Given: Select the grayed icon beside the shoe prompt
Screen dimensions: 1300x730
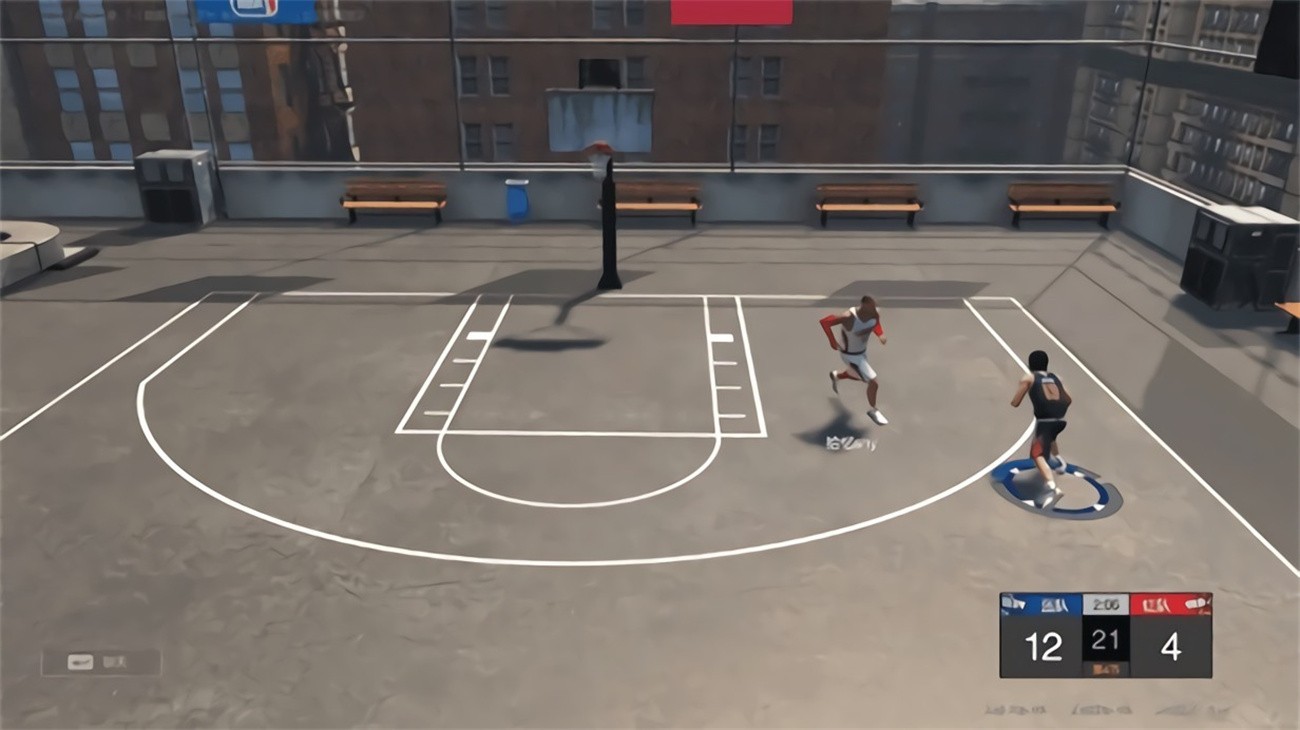Looking at the screenshot, I should coord(114,661).
